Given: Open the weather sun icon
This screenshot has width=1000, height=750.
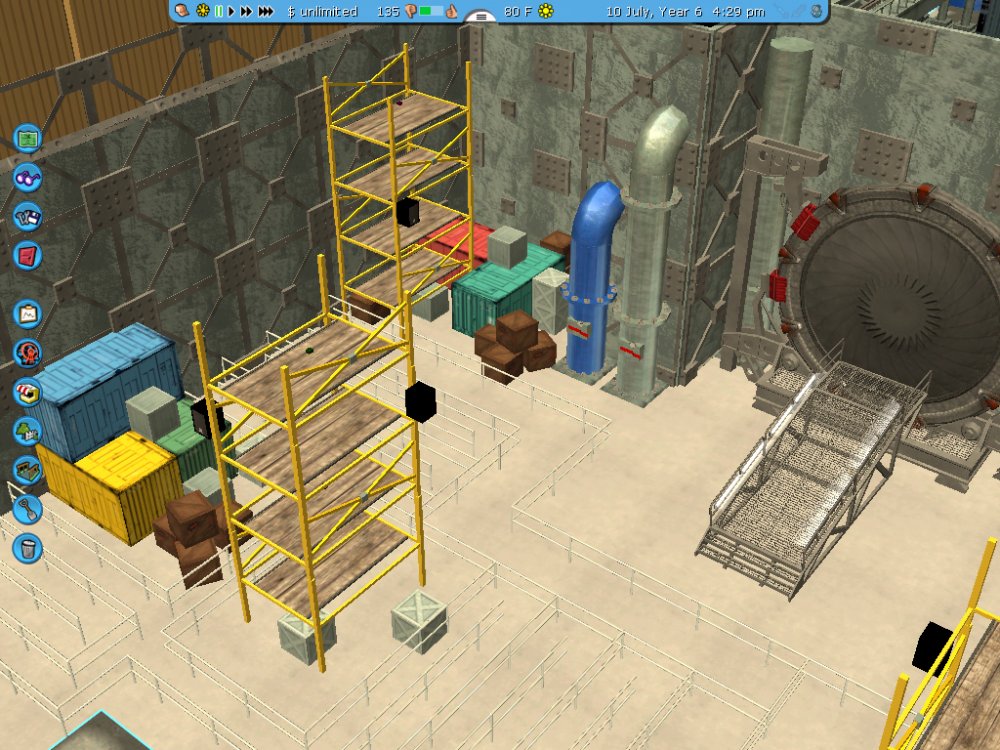Looking at the screenshot, I should [x=546, y=11].
